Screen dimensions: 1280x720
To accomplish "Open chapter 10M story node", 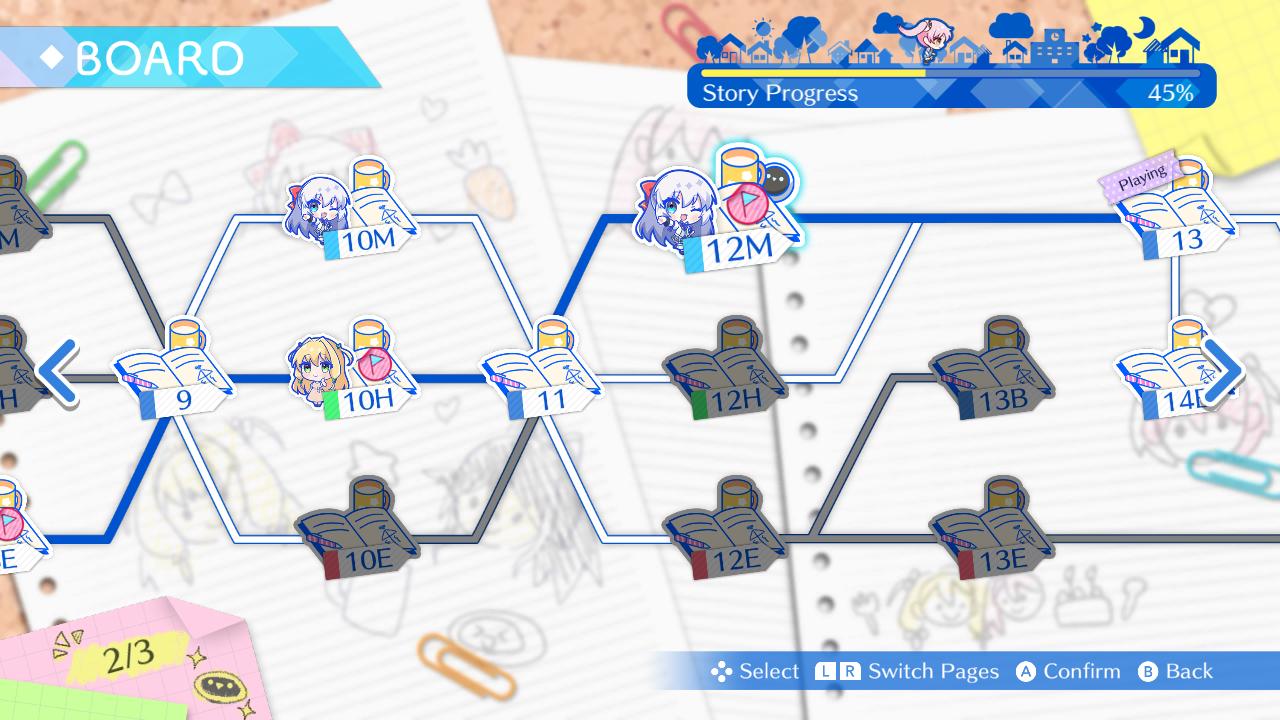I will [372, 215].
